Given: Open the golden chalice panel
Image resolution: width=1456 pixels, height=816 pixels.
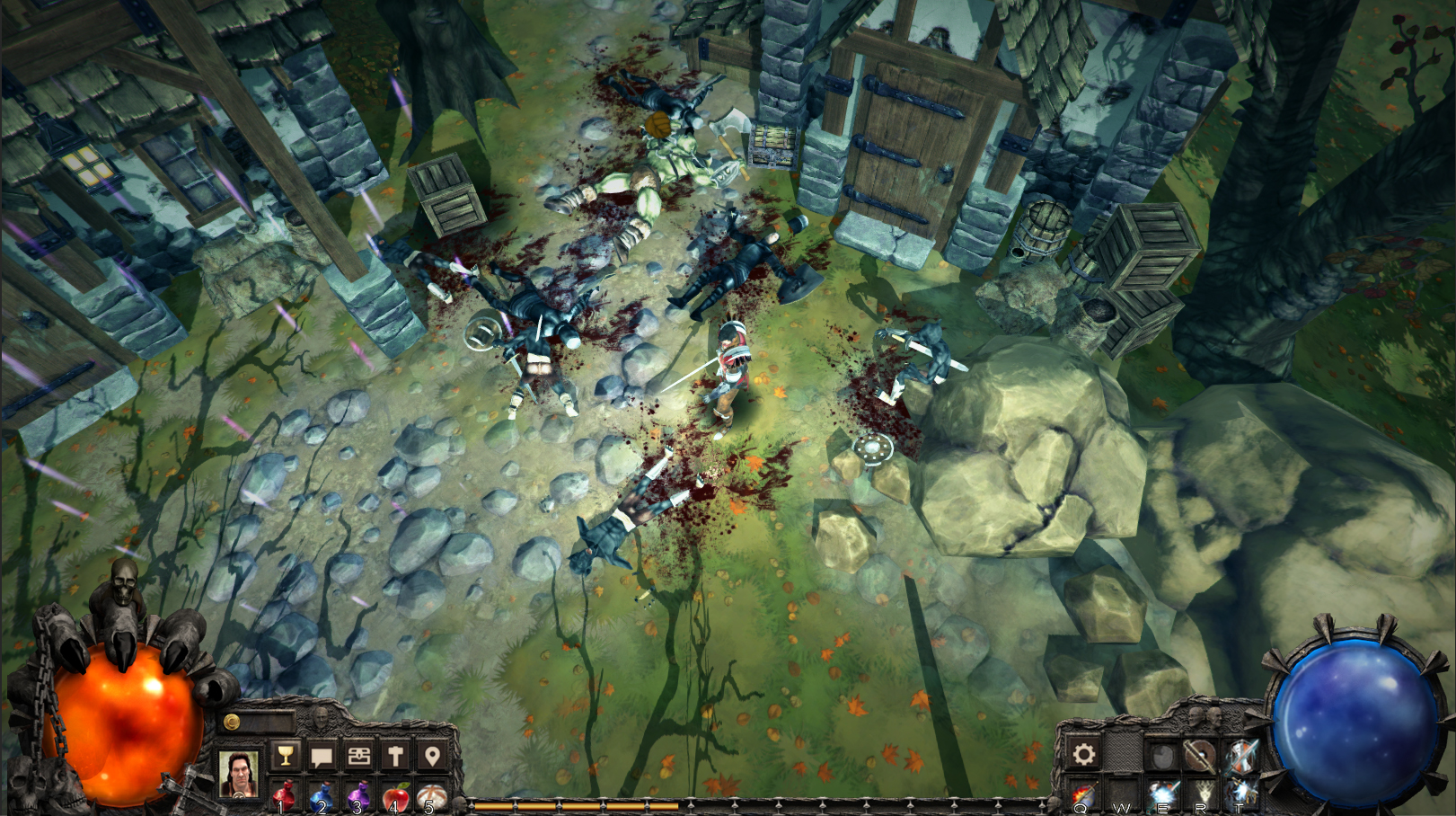Looking at the screenshot, I should (286, 757).
